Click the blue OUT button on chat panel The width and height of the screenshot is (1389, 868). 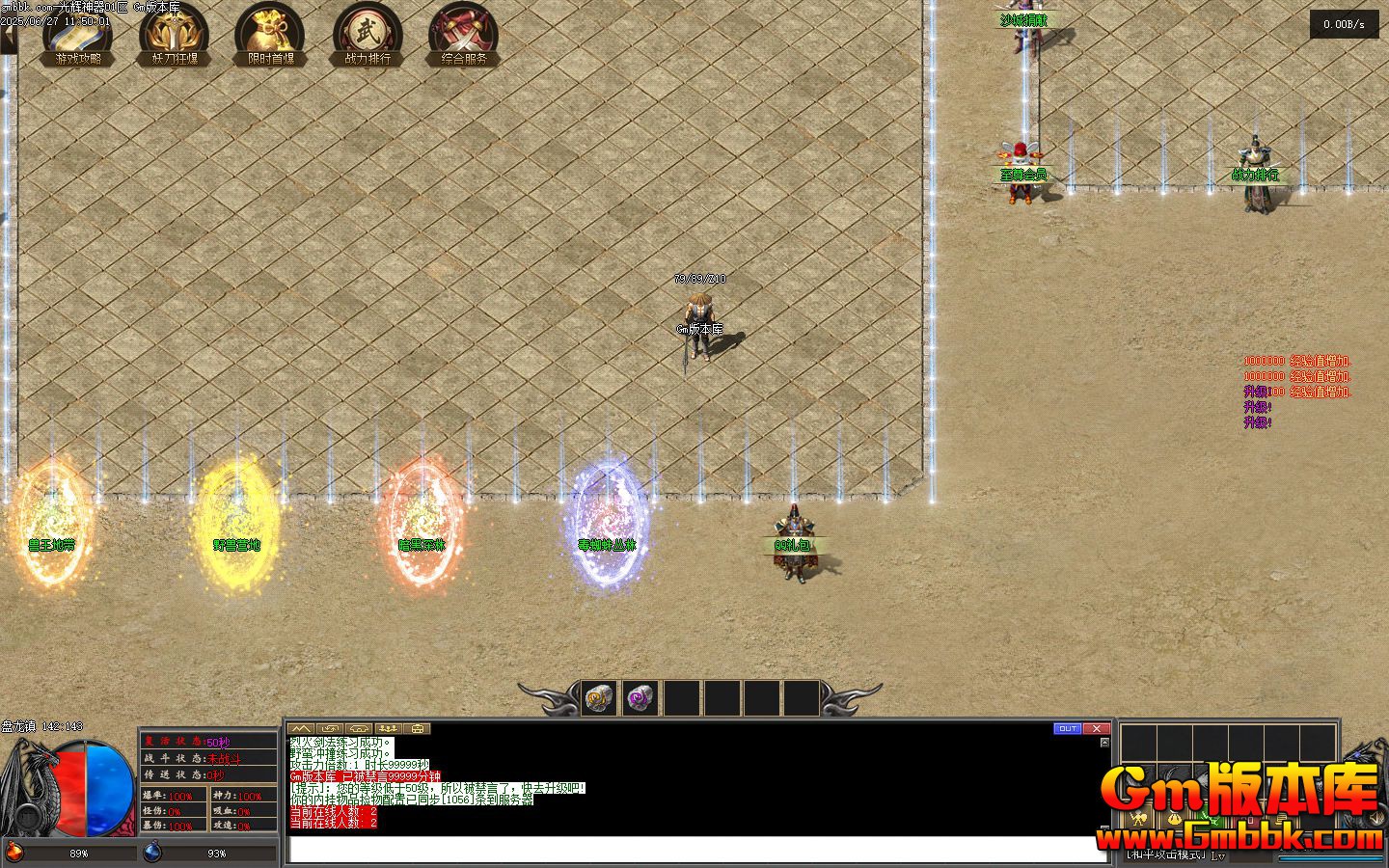[1067, 728]
